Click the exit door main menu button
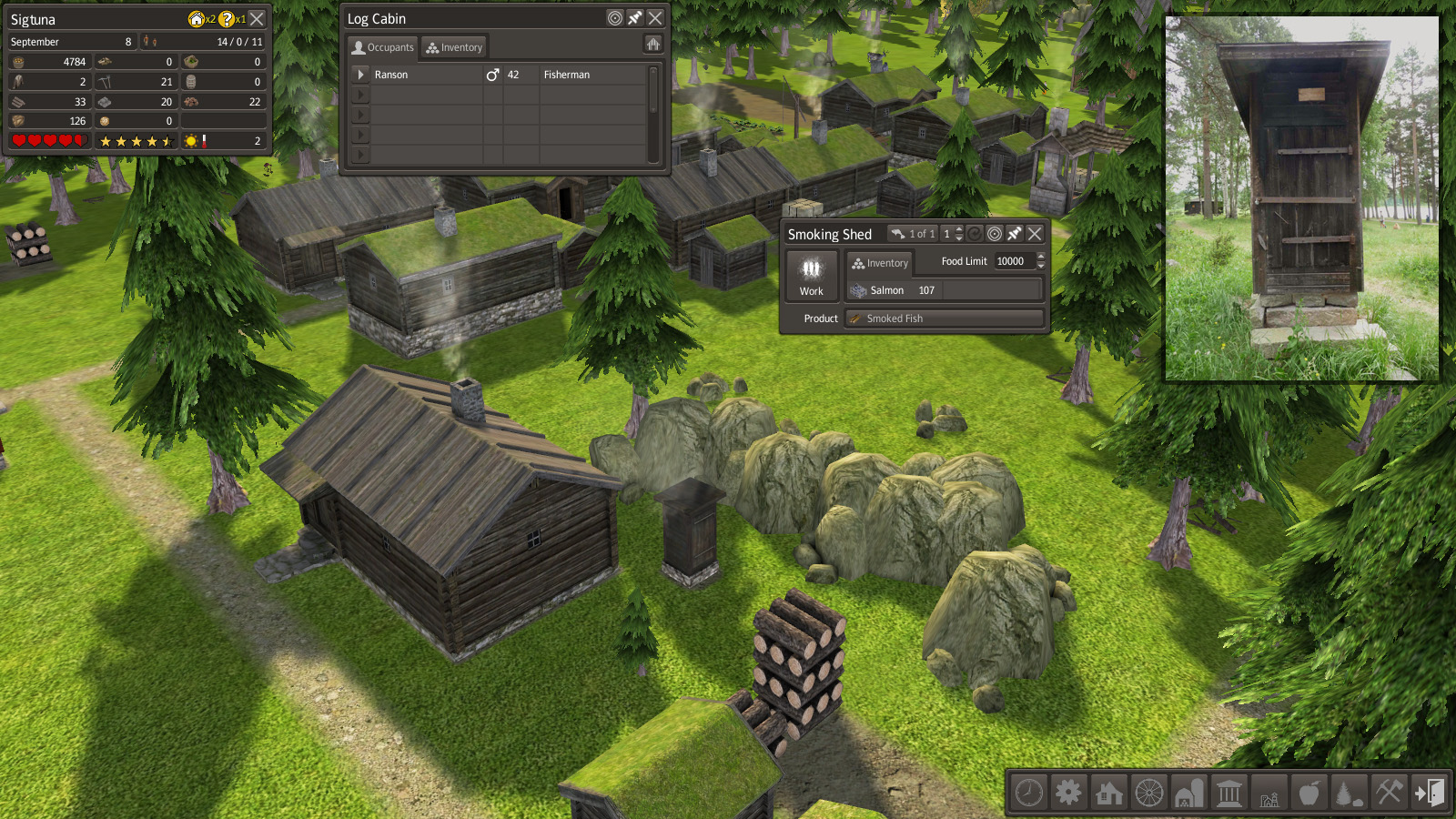Viewport: 1456px width, 819px height. click(x=1429, y=793)
